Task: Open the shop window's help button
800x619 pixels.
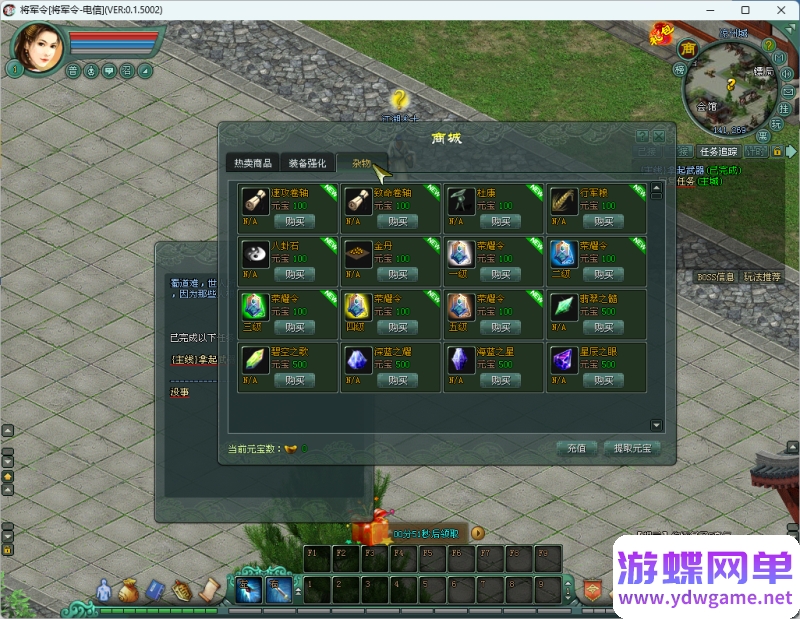Action: [643, 136]
